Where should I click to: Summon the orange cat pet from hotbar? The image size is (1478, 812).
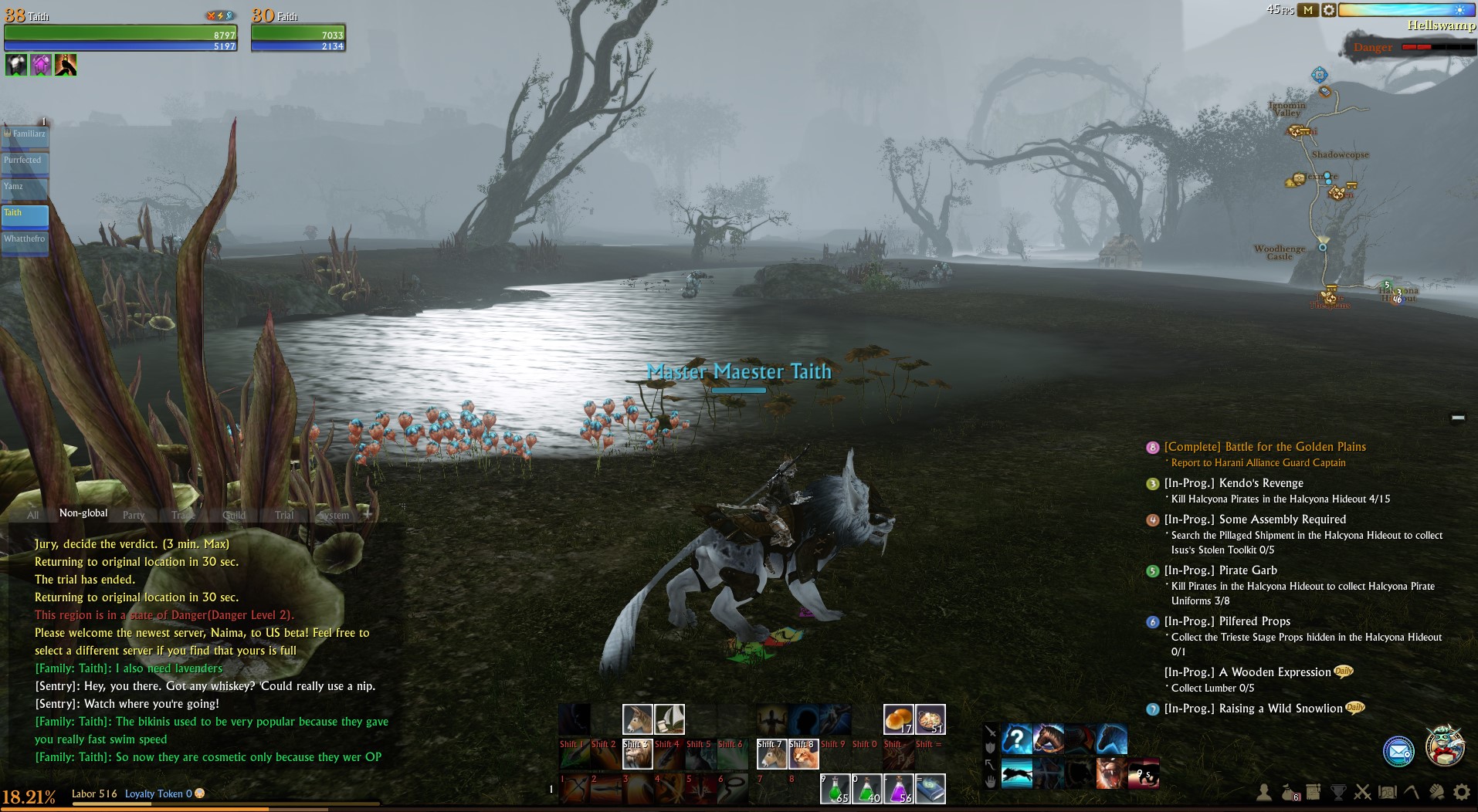803,754
